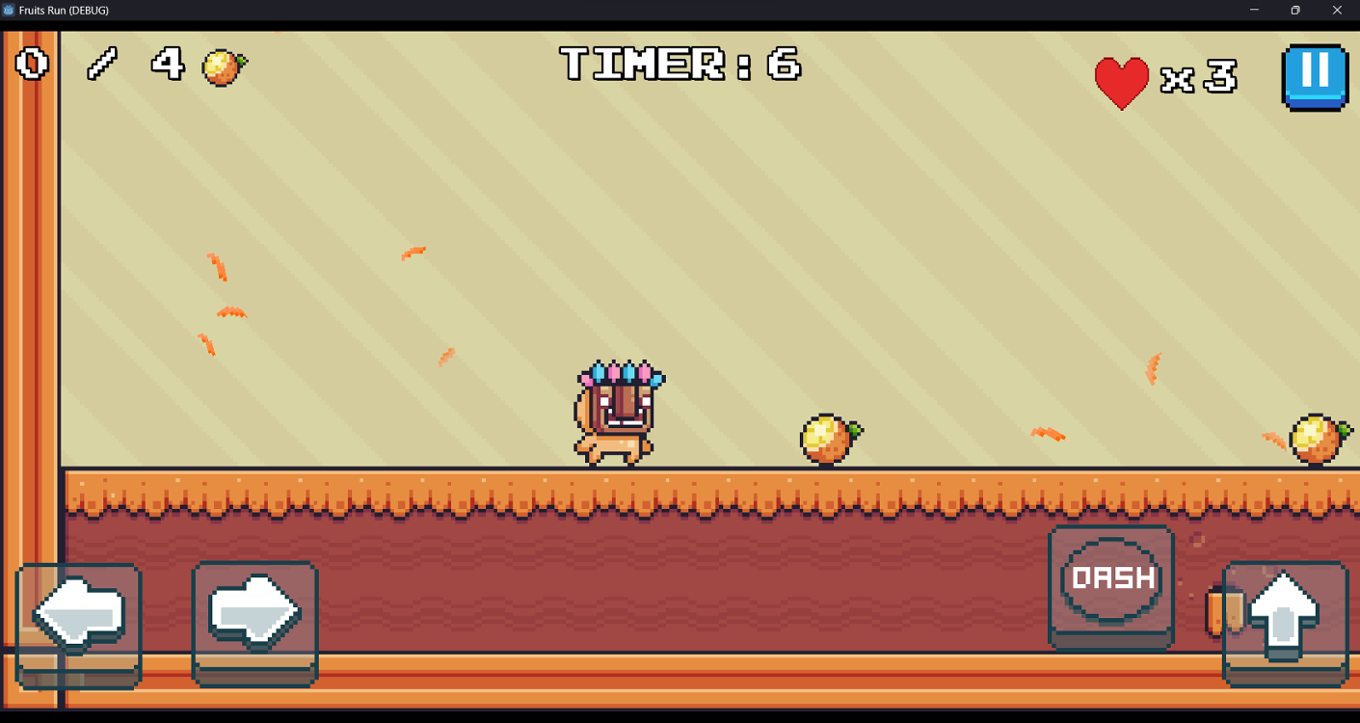
Task: Click the Fruits Run icon in the title bar
Action: click(10, 10)
